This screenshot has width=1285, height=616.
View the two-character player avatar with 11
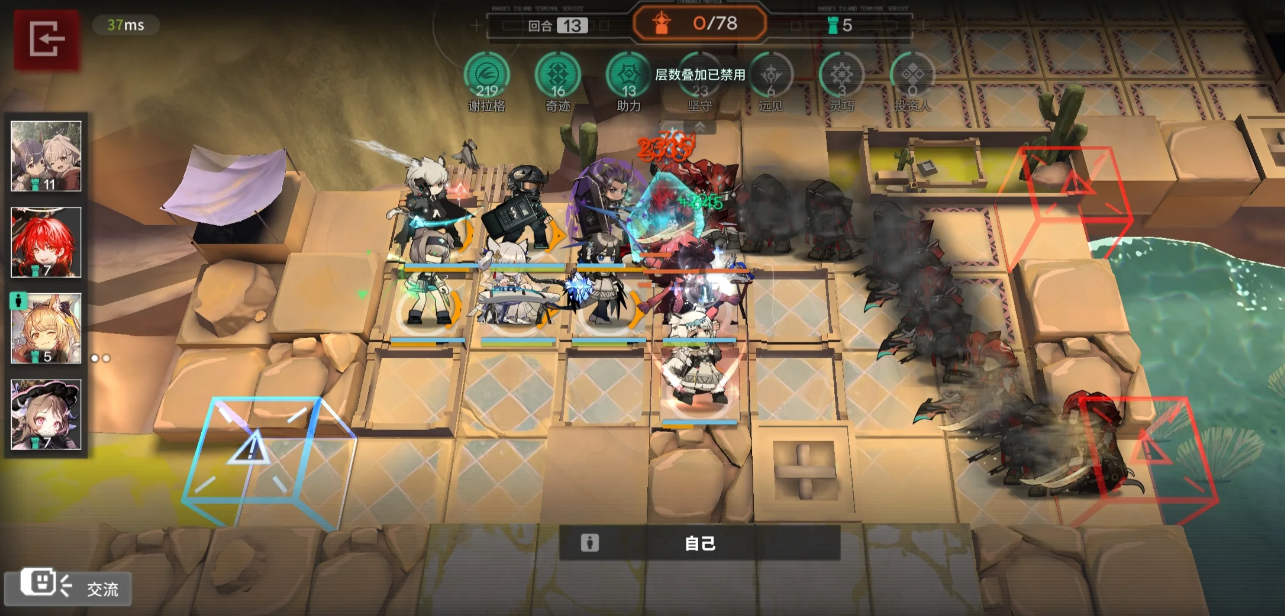click(46, 156)
